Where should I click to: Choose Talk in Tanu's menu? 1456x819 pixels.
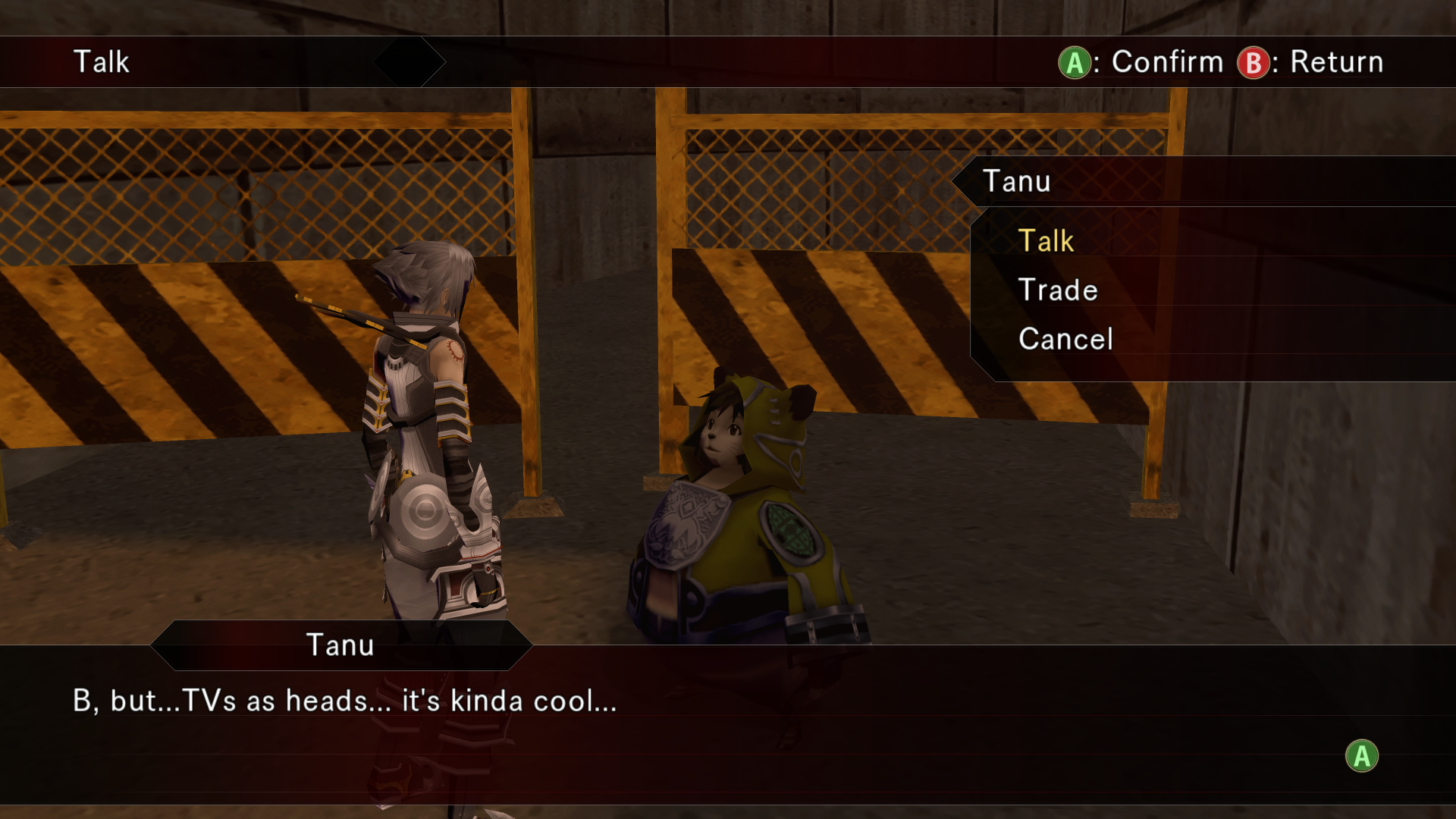click(x=1046, y=241)
